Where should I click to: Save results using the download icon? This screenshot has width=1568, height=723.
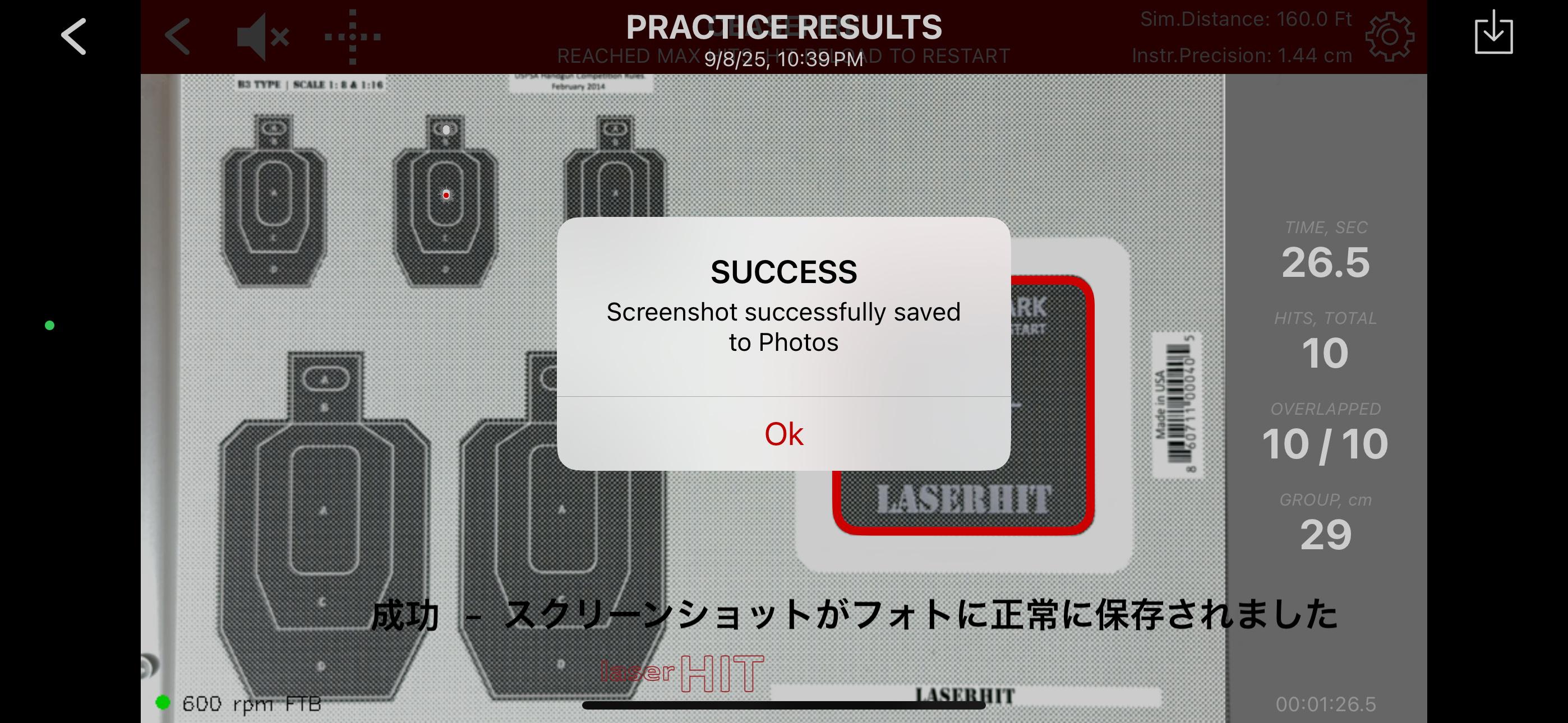pos(1493,34)
